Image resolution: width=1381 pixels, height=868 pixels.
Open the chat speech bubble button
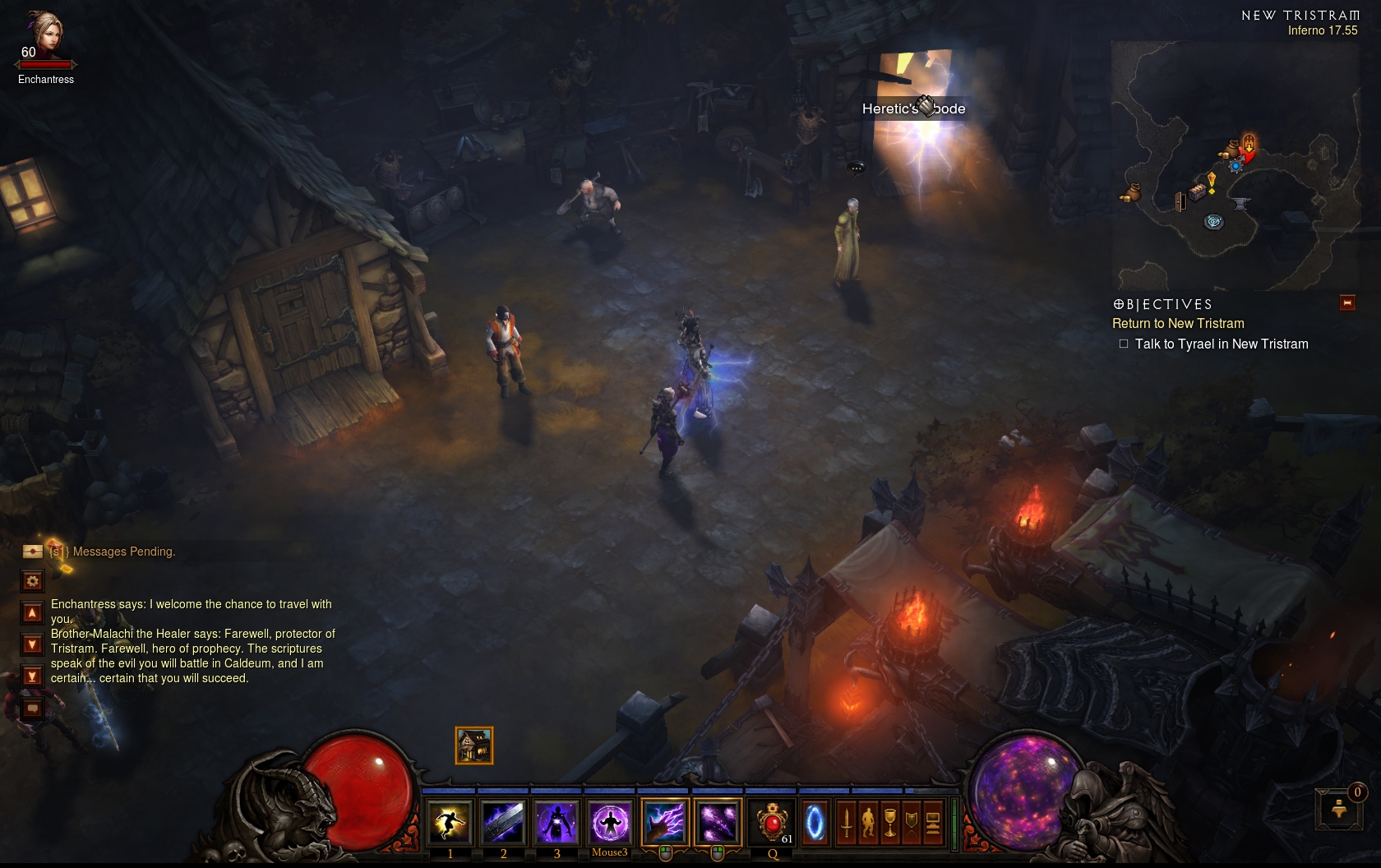tap(32, 708)
